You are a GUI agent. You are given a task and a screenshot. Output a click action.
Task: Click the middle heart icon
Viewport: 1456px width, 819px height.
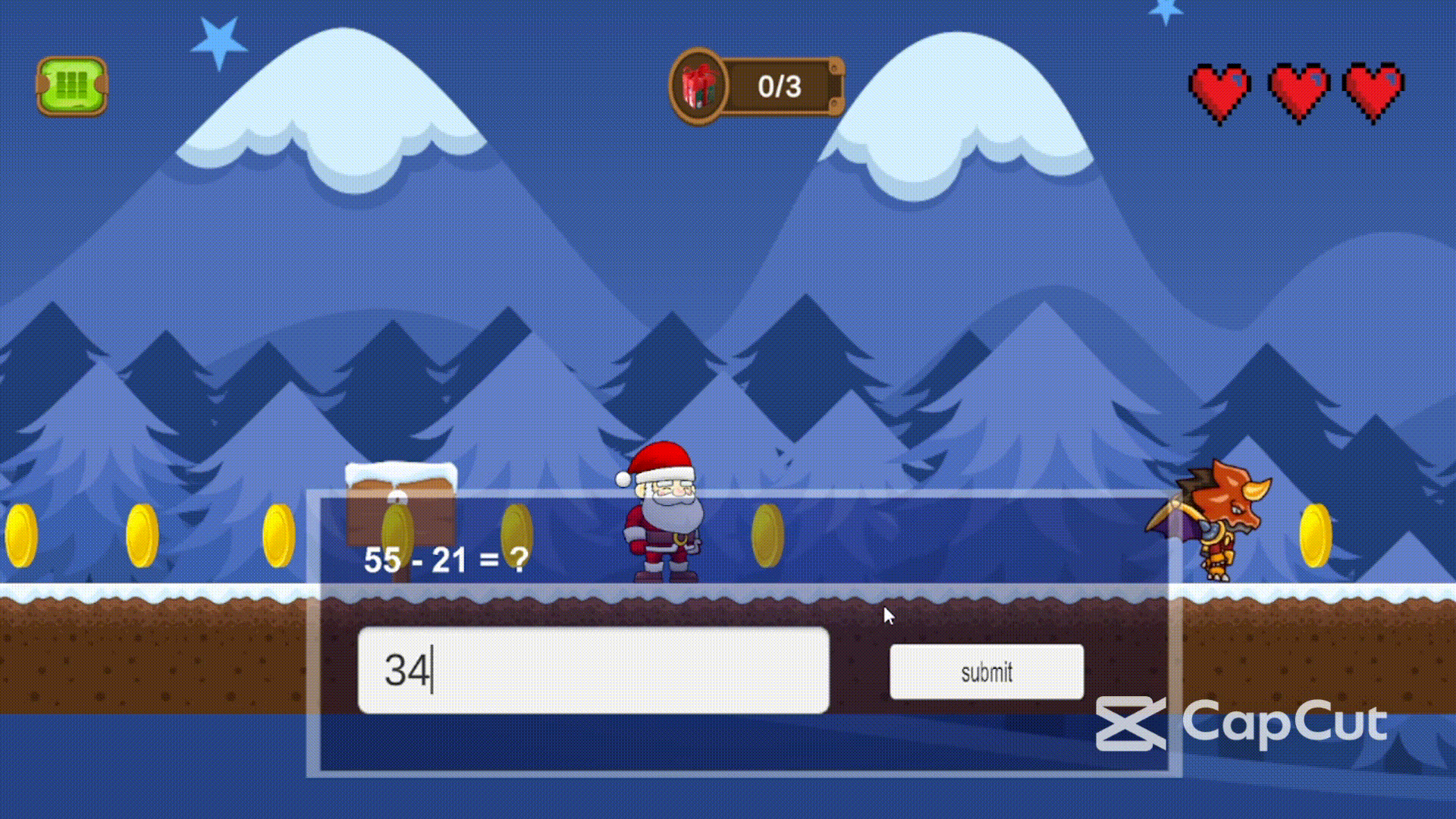[x=1301, y=89]
